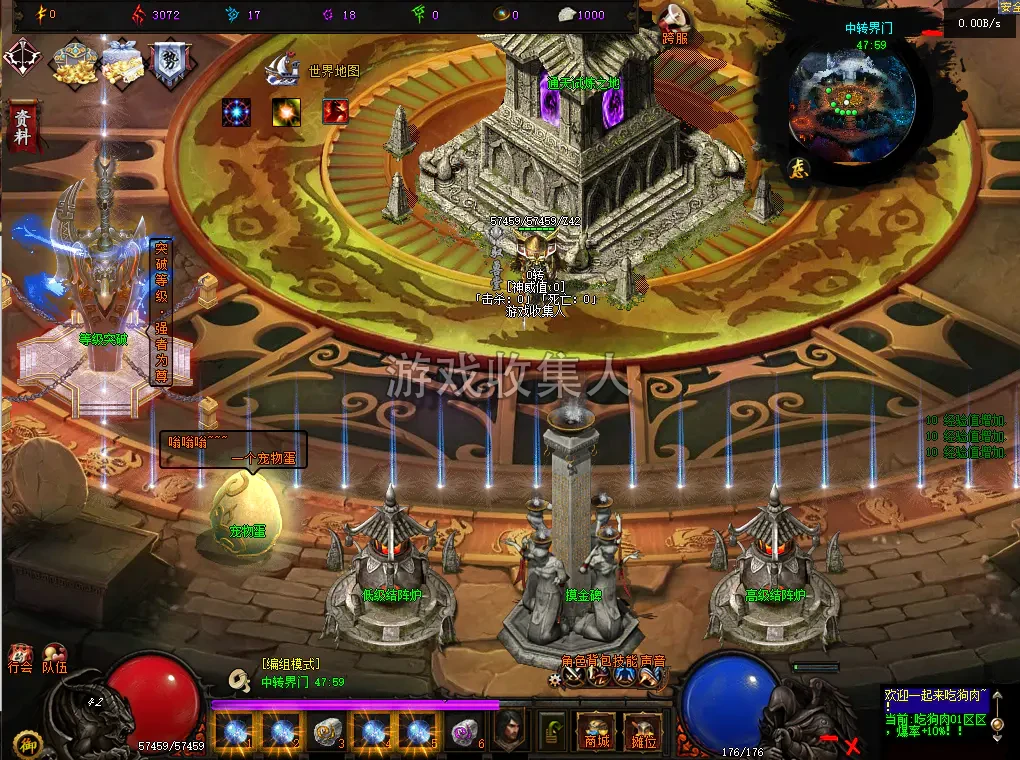Select the 势 banner shield icon
The image size is (1020, 760).
170,64
